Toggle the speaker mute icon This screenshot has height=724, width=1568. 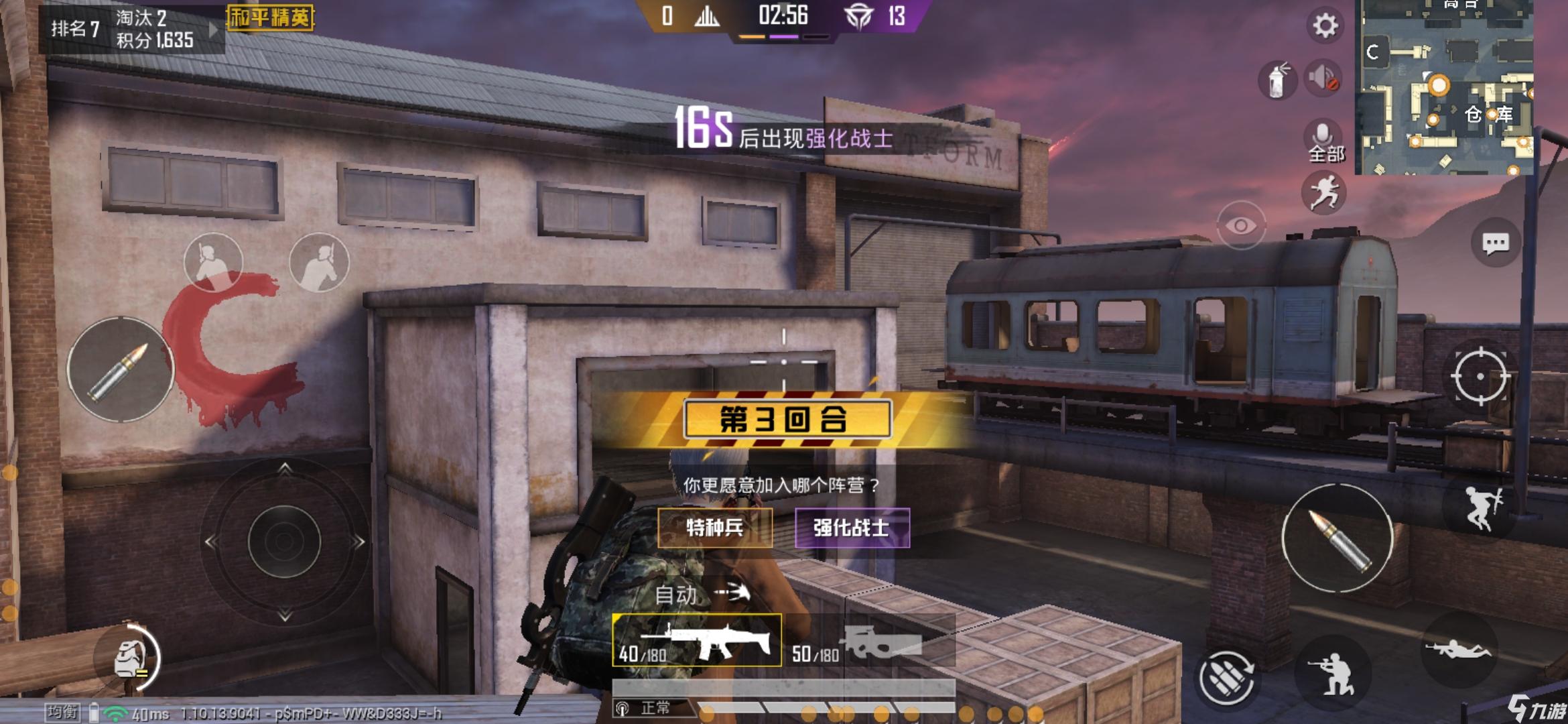point(1323,78)
